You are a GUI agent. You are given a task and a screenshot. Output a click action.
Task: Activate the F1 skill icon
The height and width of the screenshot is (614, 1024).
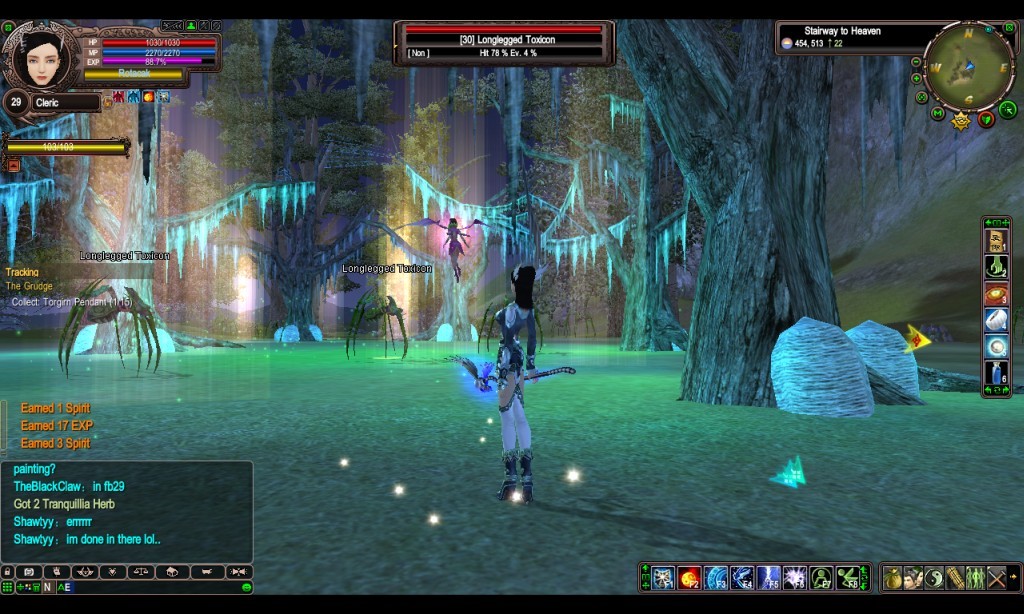(663, 578)
